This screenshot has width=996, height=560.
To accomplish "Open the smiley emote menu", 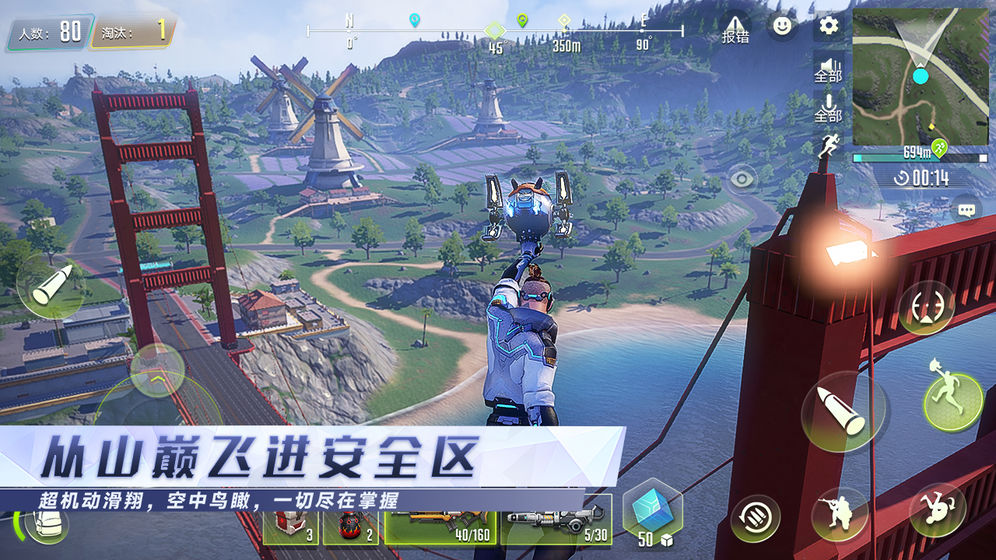I will [x=782, y=26].
